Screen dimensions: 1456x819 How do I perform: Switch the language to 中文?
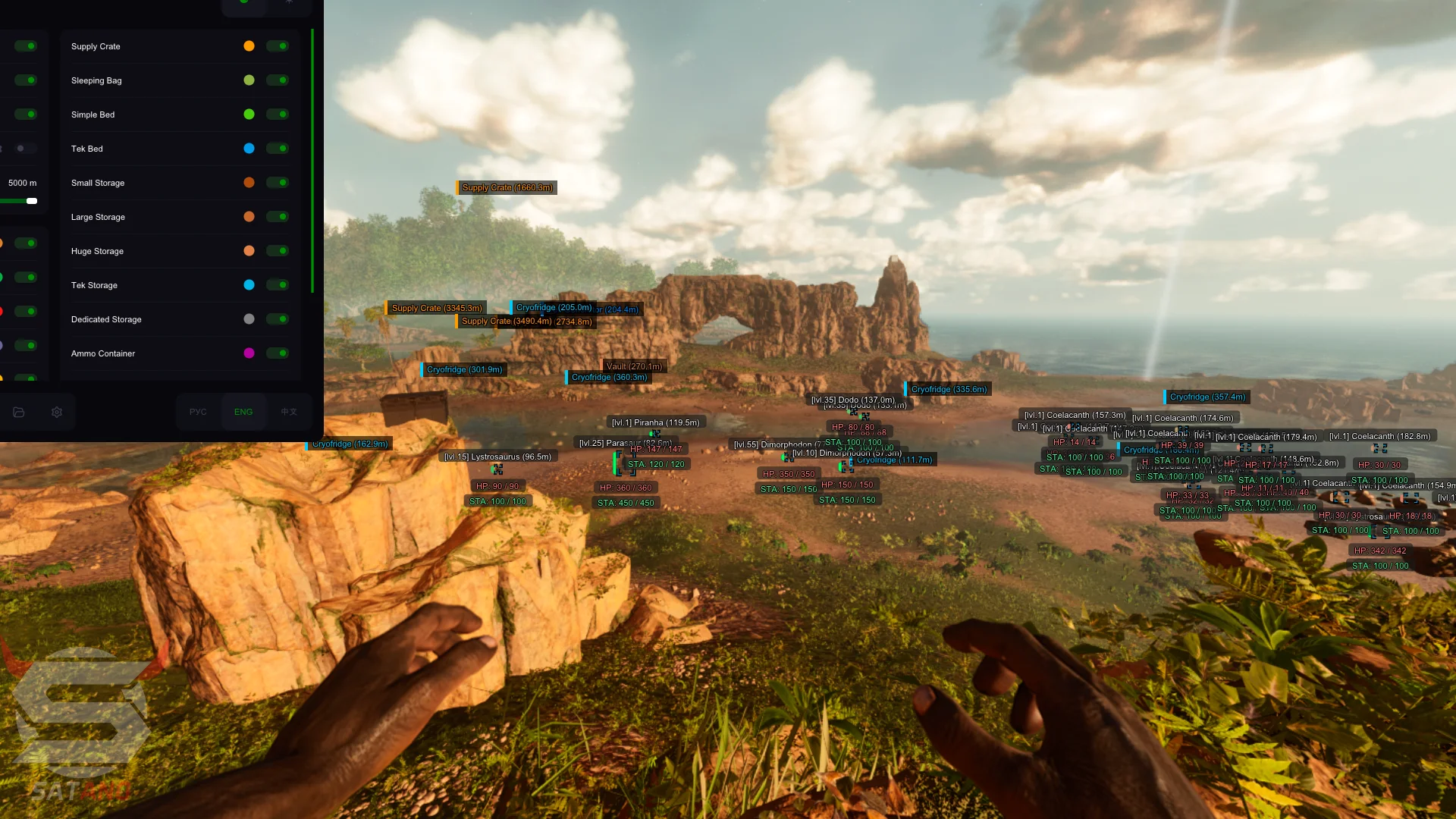[x=289, y=412]
